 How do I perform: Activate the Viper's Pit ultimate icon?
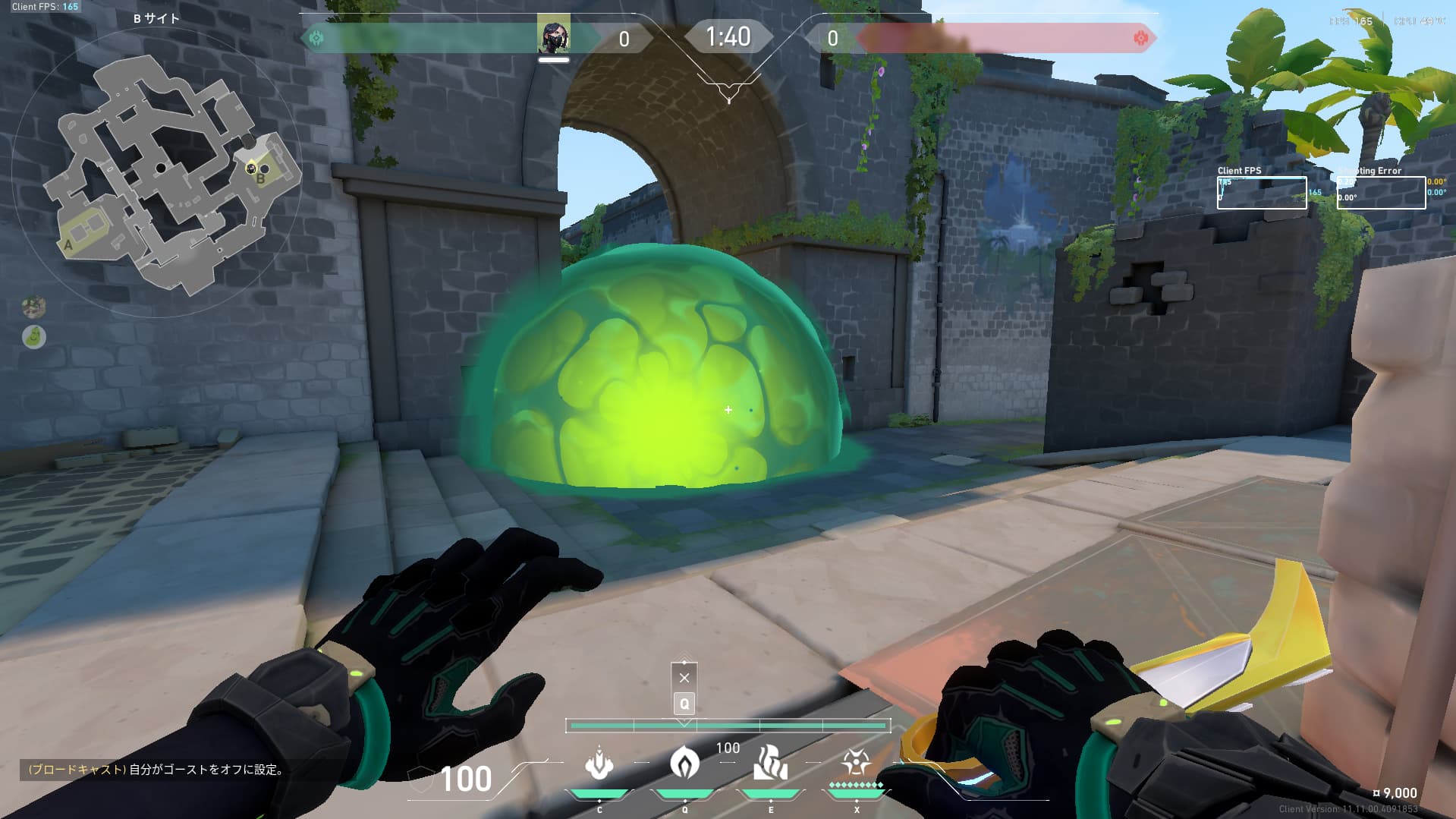(x=856, y=761)
